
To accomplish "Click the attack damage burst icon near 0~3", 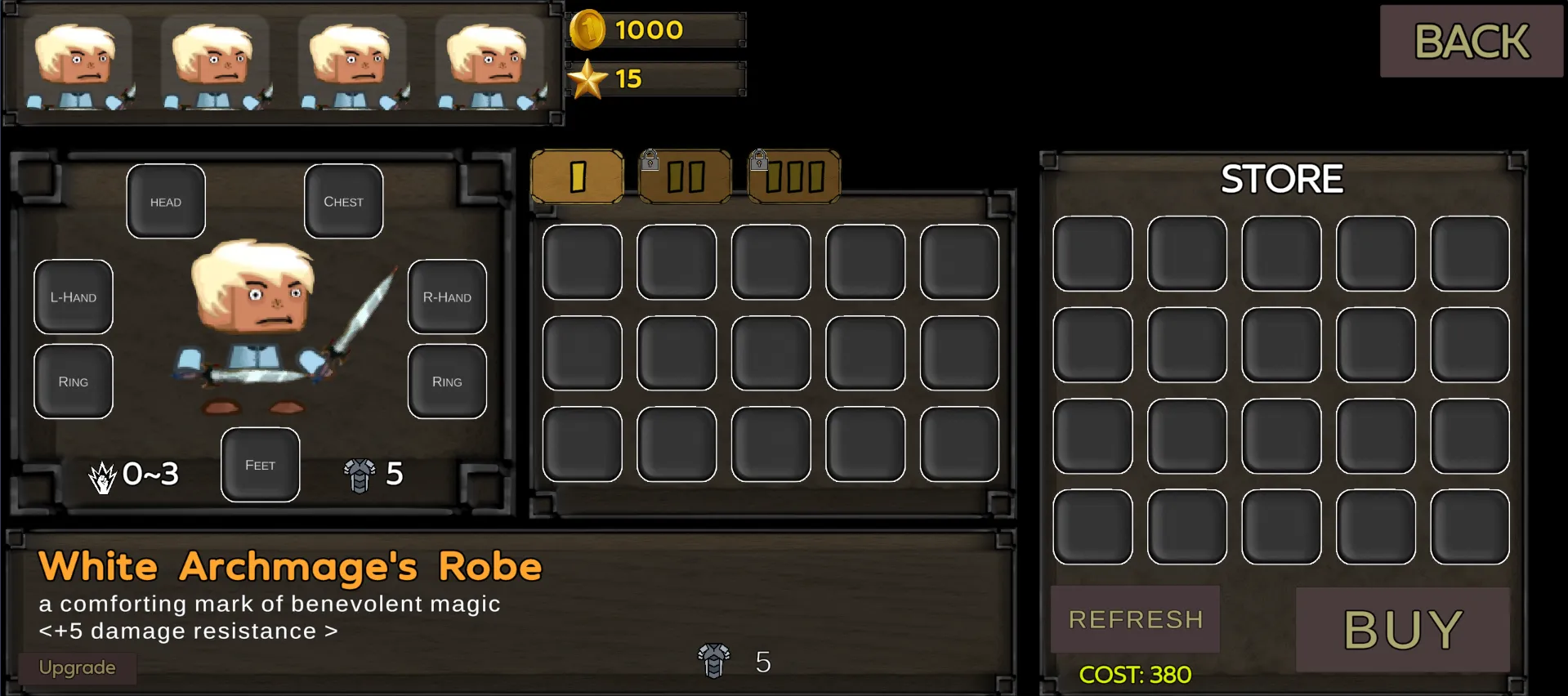I will point(101,475).
